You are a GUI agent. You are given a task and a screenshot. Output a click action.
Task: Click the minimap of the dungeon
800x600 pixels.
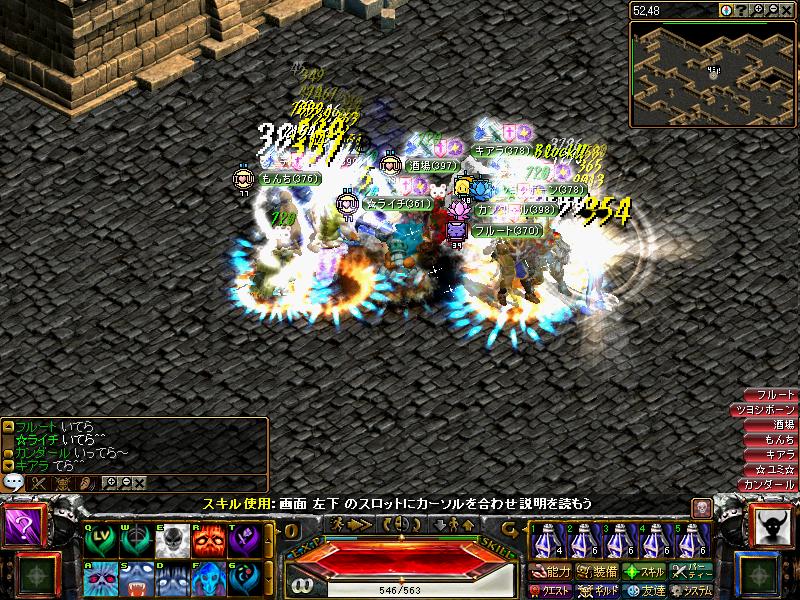click(x=712, y=74)
